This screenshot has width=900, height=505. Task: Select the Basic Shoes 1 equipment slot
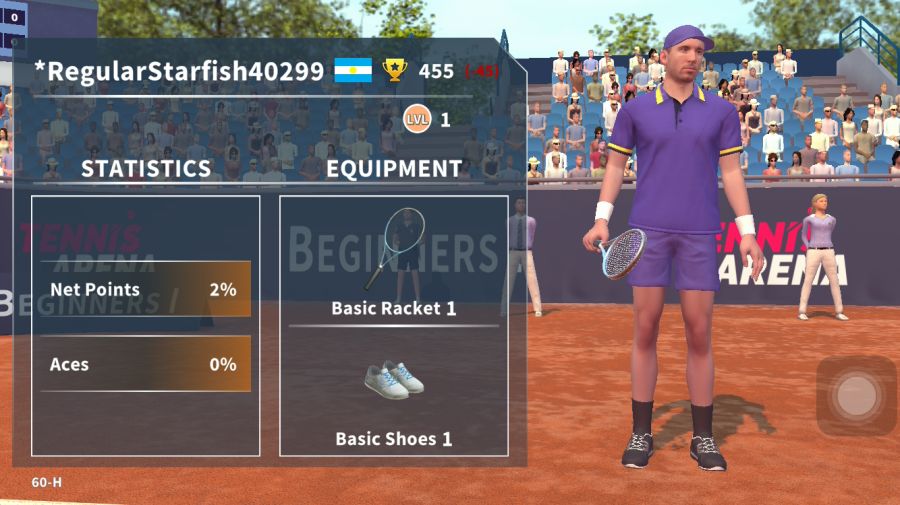(x=393, y=393)
